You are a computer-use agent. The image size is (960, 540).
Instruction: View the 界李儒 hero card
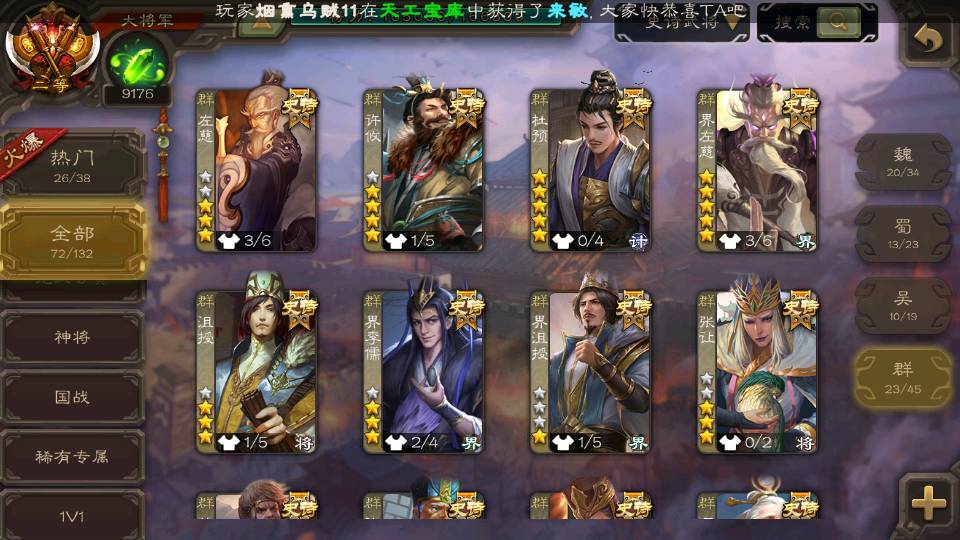(x=423, y=372)
